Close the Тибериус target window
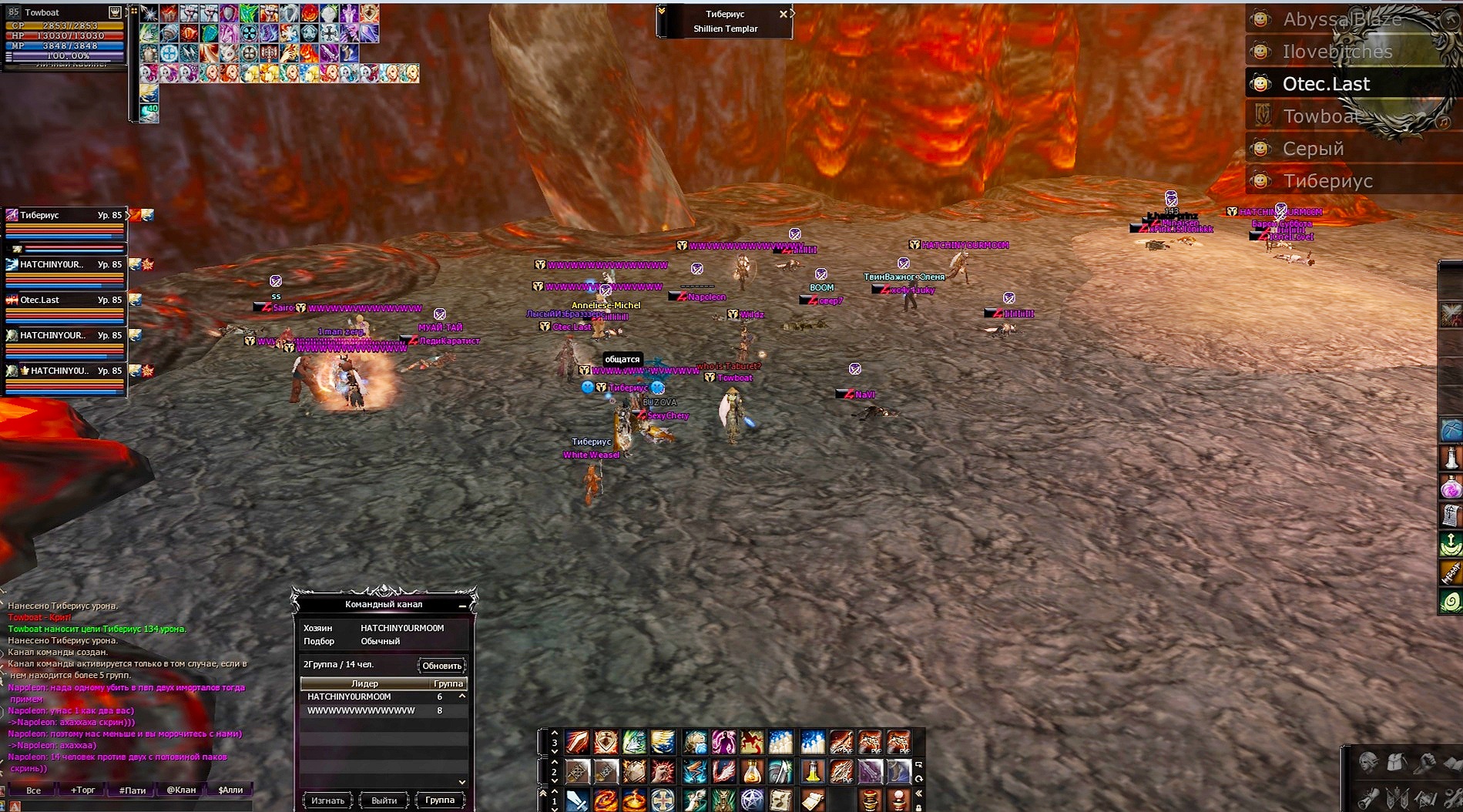 (x=784, y=14)
